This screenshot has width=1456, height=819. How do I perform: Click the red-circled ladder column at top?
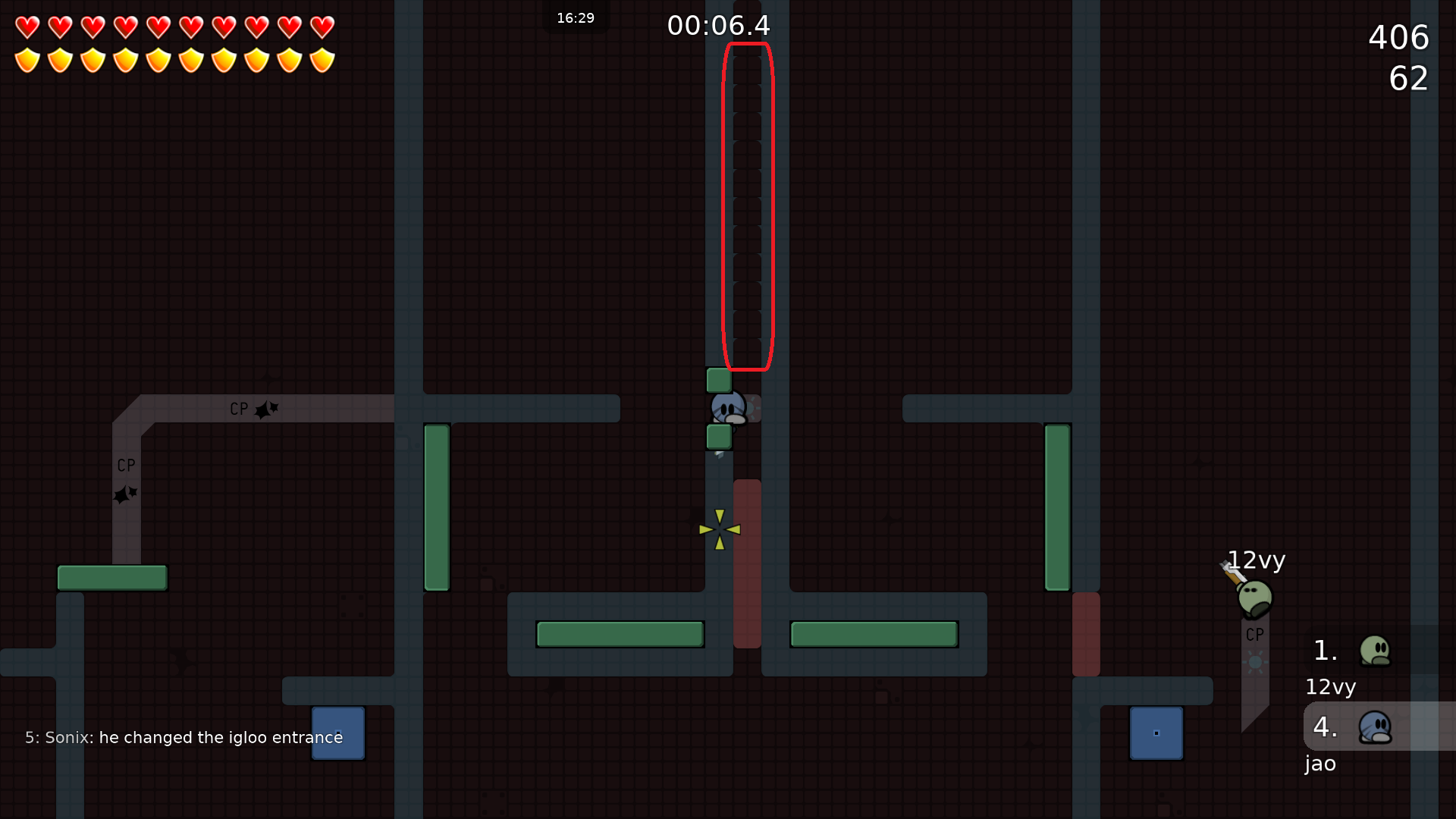coord(746,205)
